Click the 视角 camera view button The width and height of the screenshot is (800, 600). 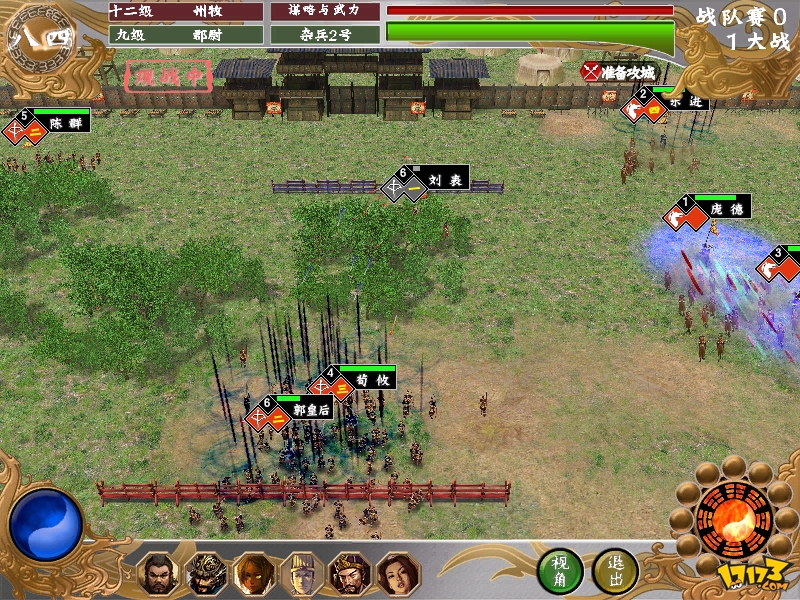tap(559, 571)
